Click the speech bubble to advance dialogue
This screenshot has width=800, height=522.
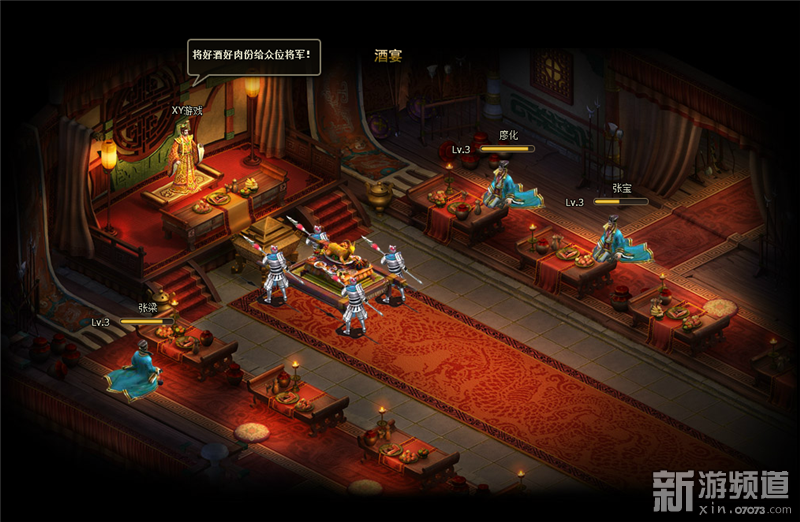click(255, 56)
